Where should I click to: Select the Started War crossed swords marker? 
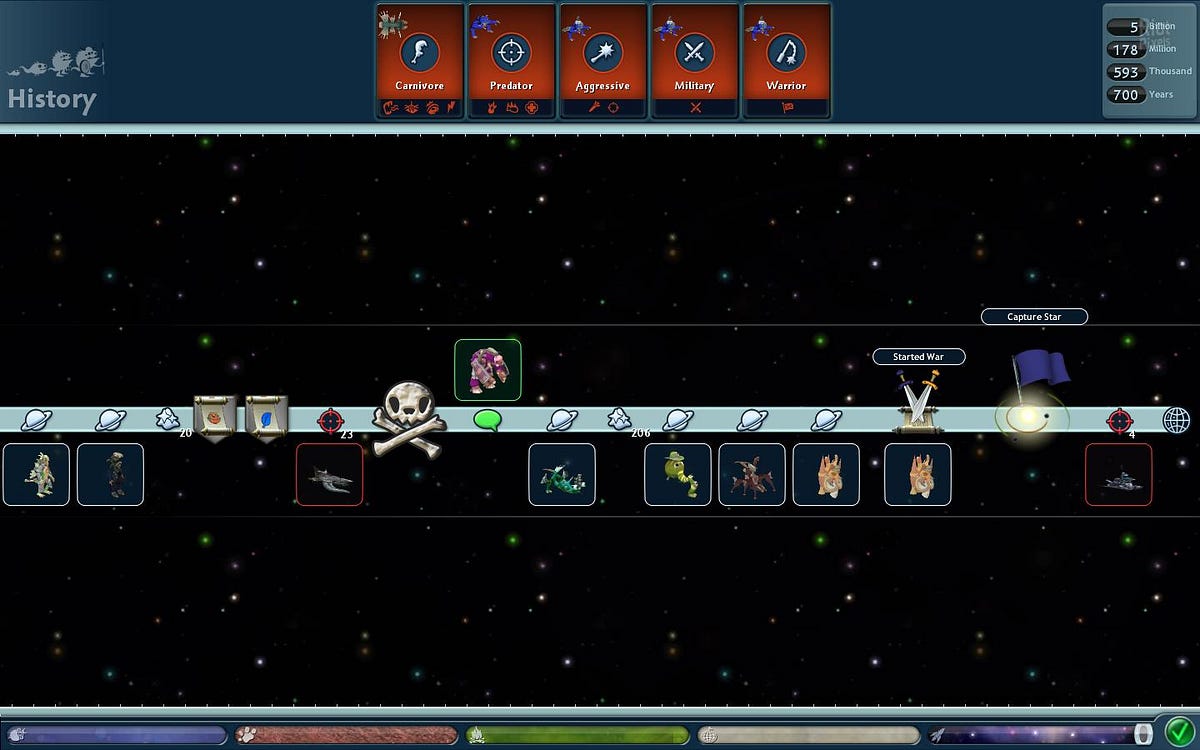917,402
